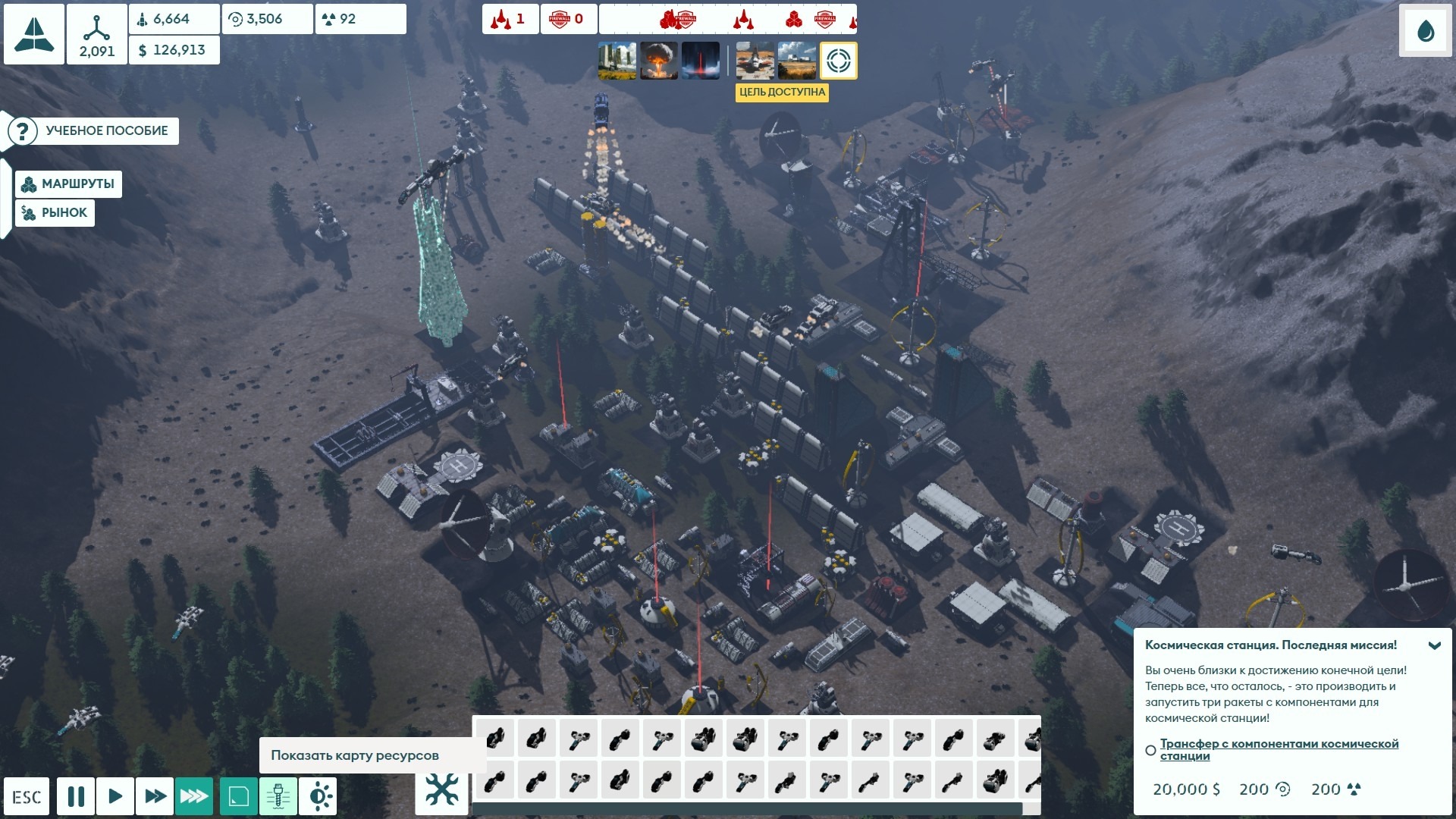Set game speed to triple fast-forward
The image size is (1456, 819).
pos(194,796)
